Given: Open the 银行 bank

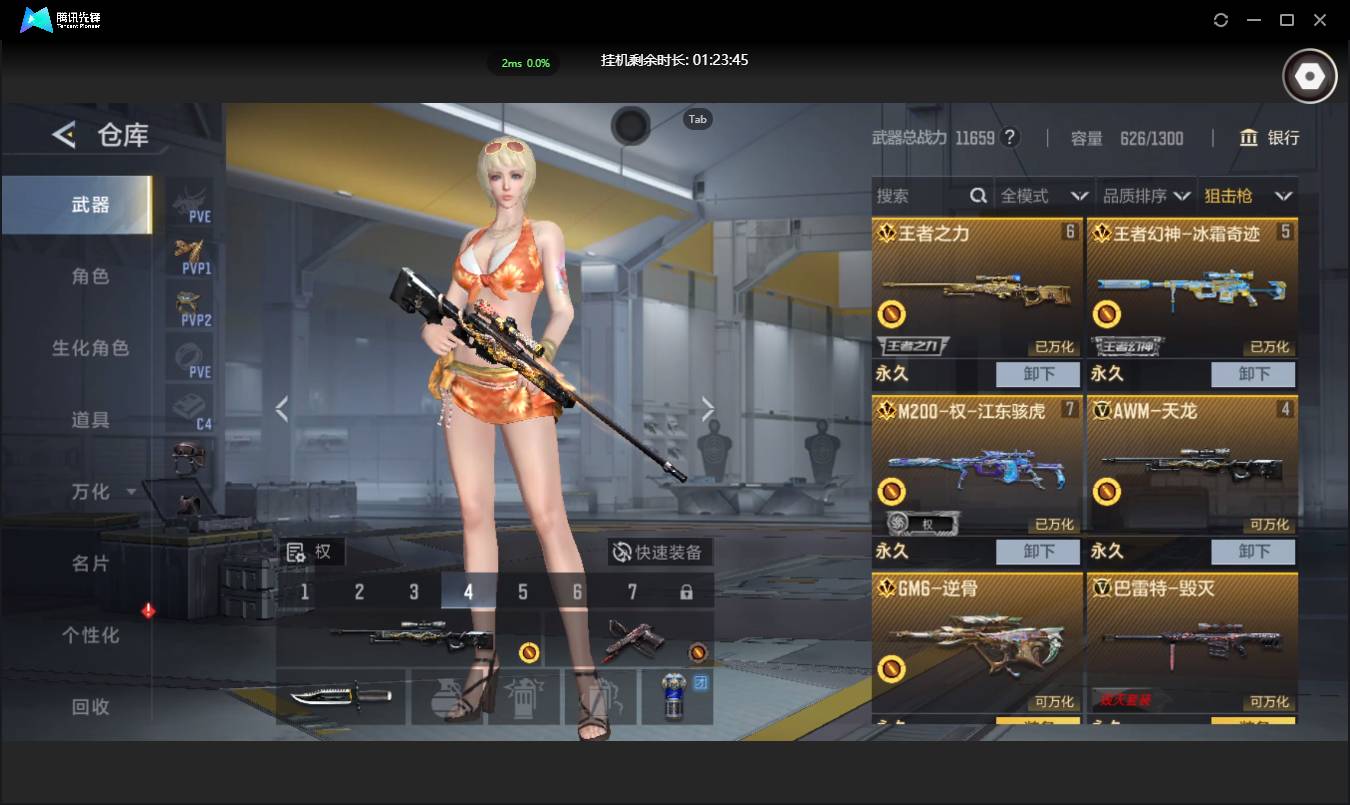Looking at the screenshot, I should tap(1270, 138).
